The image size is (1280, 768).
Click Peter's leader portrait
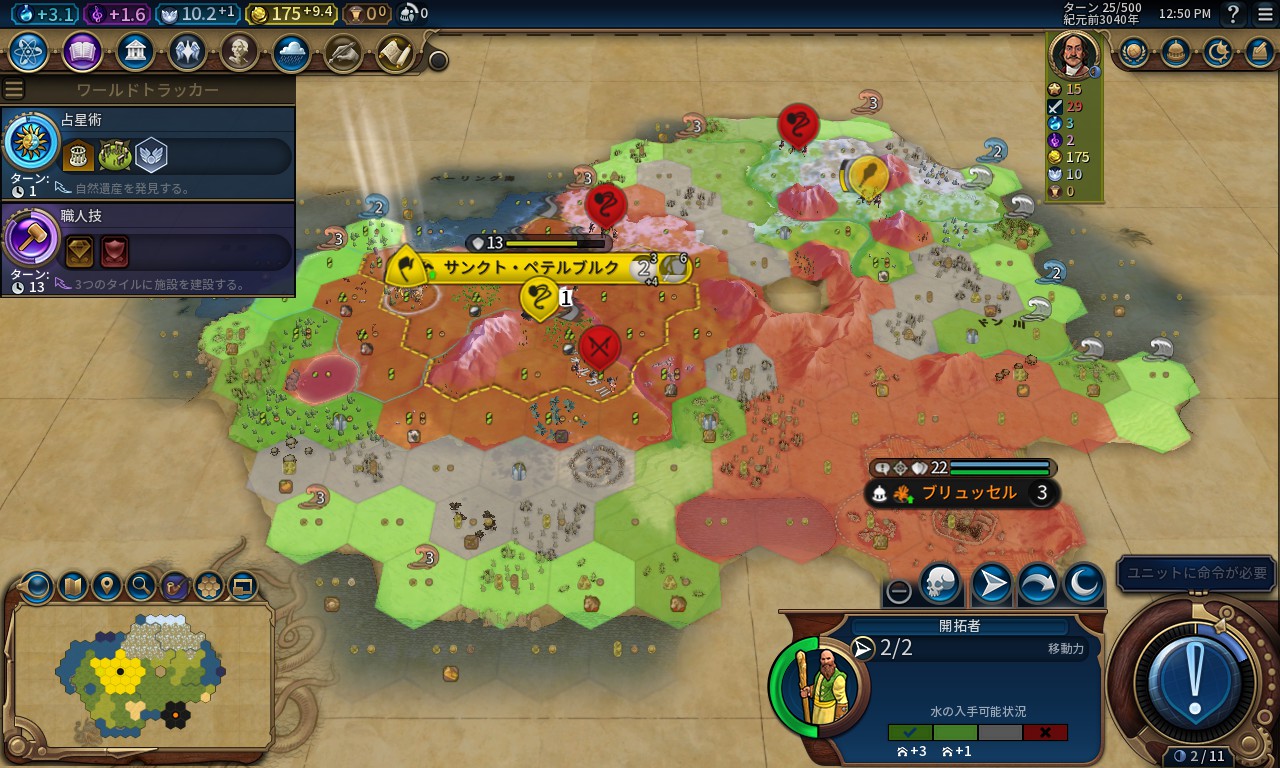(1073, 55)
